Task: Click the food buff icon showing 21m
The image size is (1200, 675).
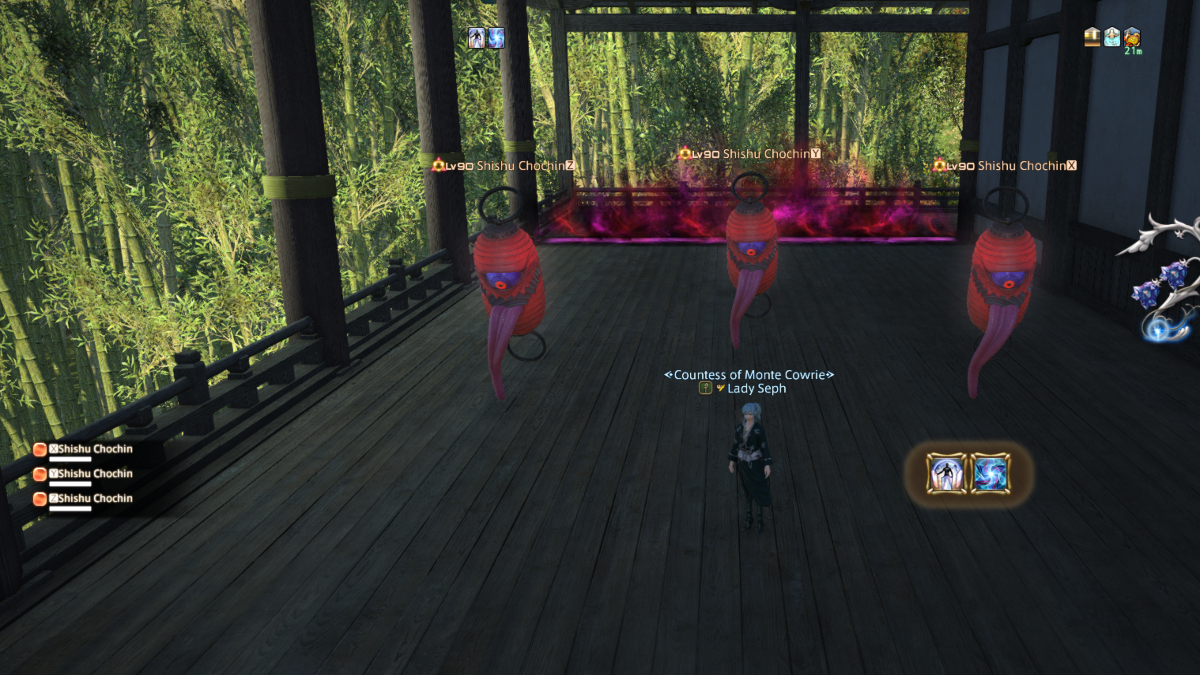Action: pyautogui.click(x=1132, y=38)
